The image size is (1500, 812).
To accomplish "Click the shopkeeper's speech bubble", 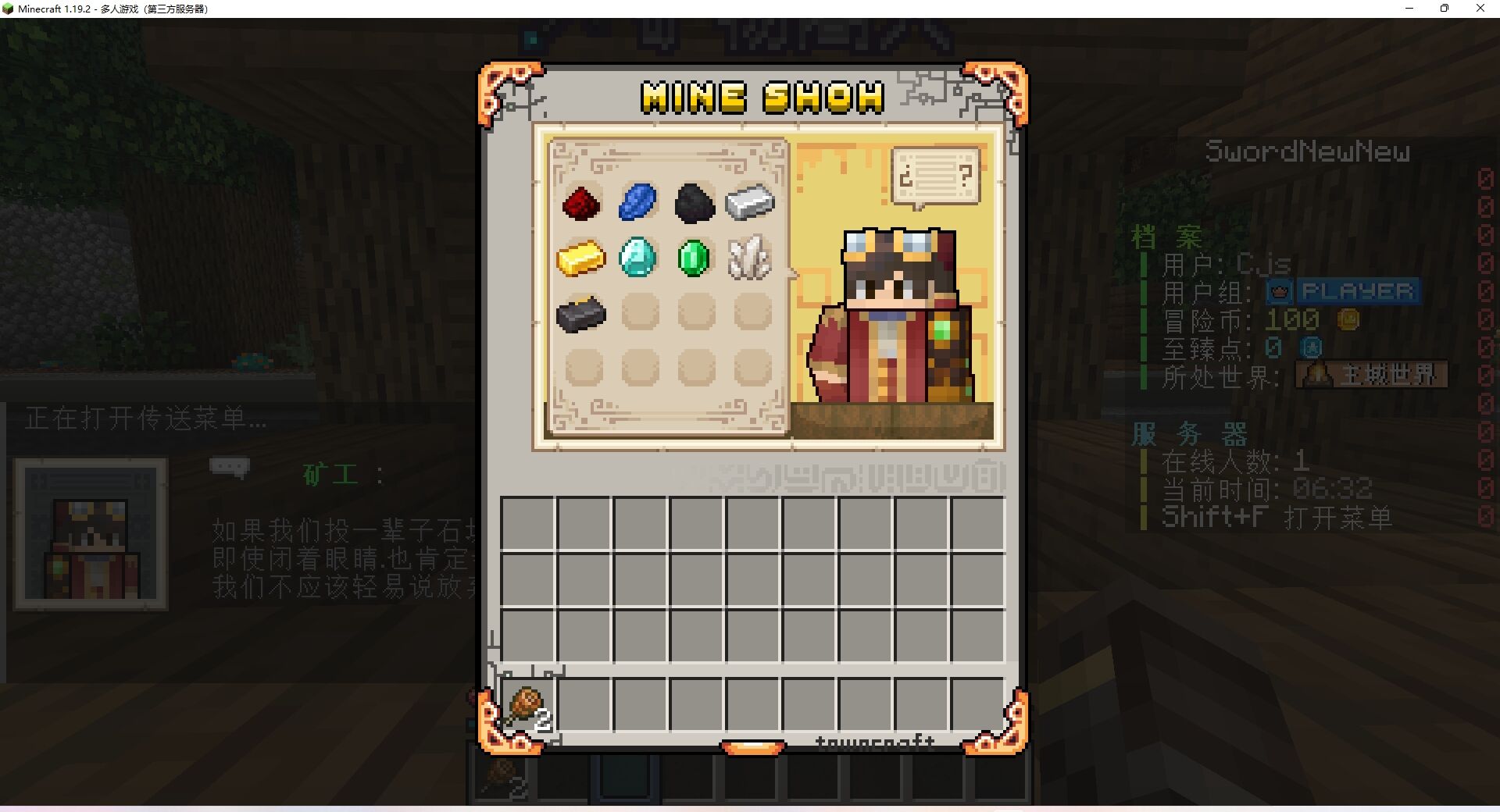I will point(936,176).
